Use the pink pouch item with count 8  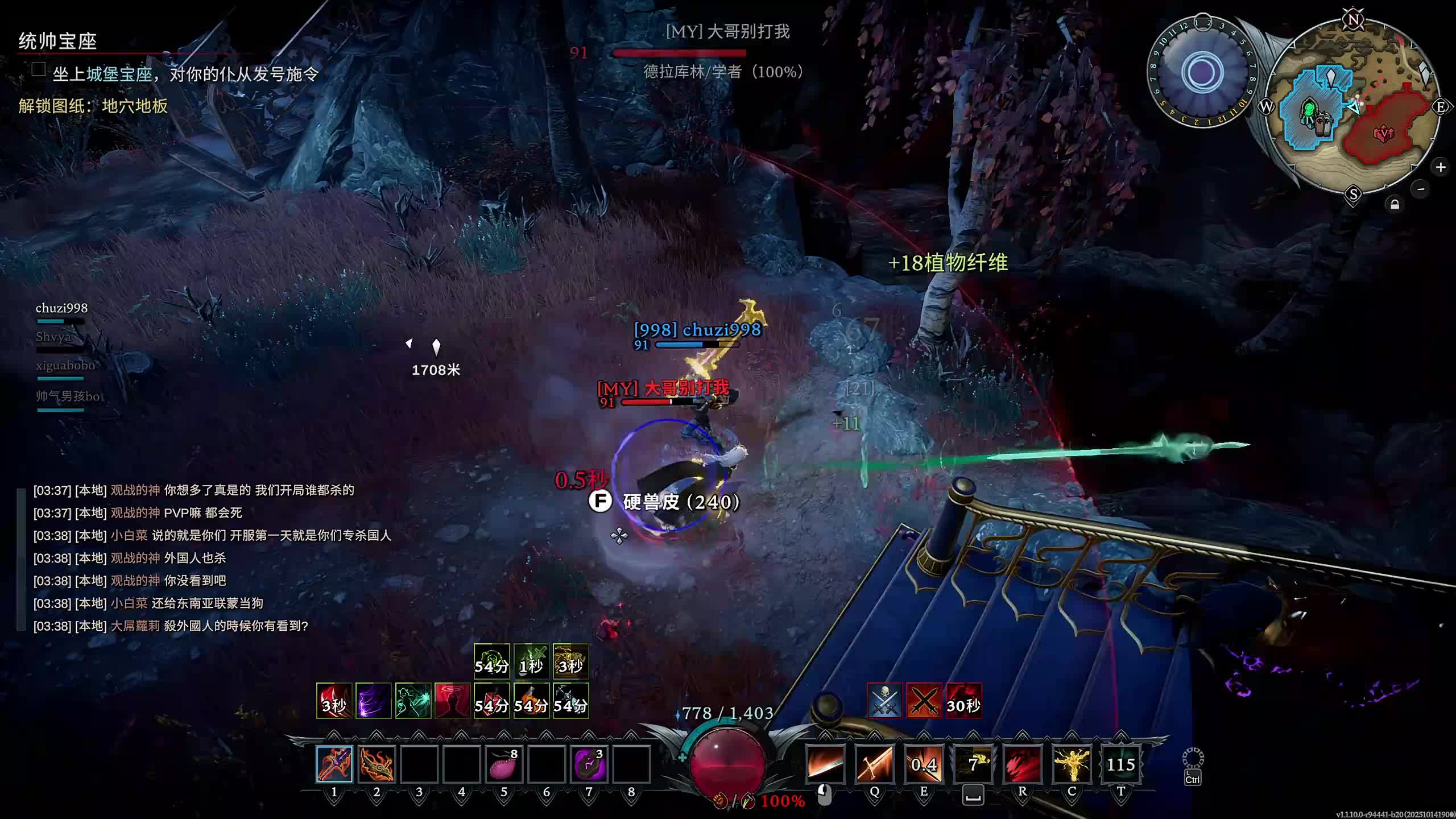pos(504,764)
